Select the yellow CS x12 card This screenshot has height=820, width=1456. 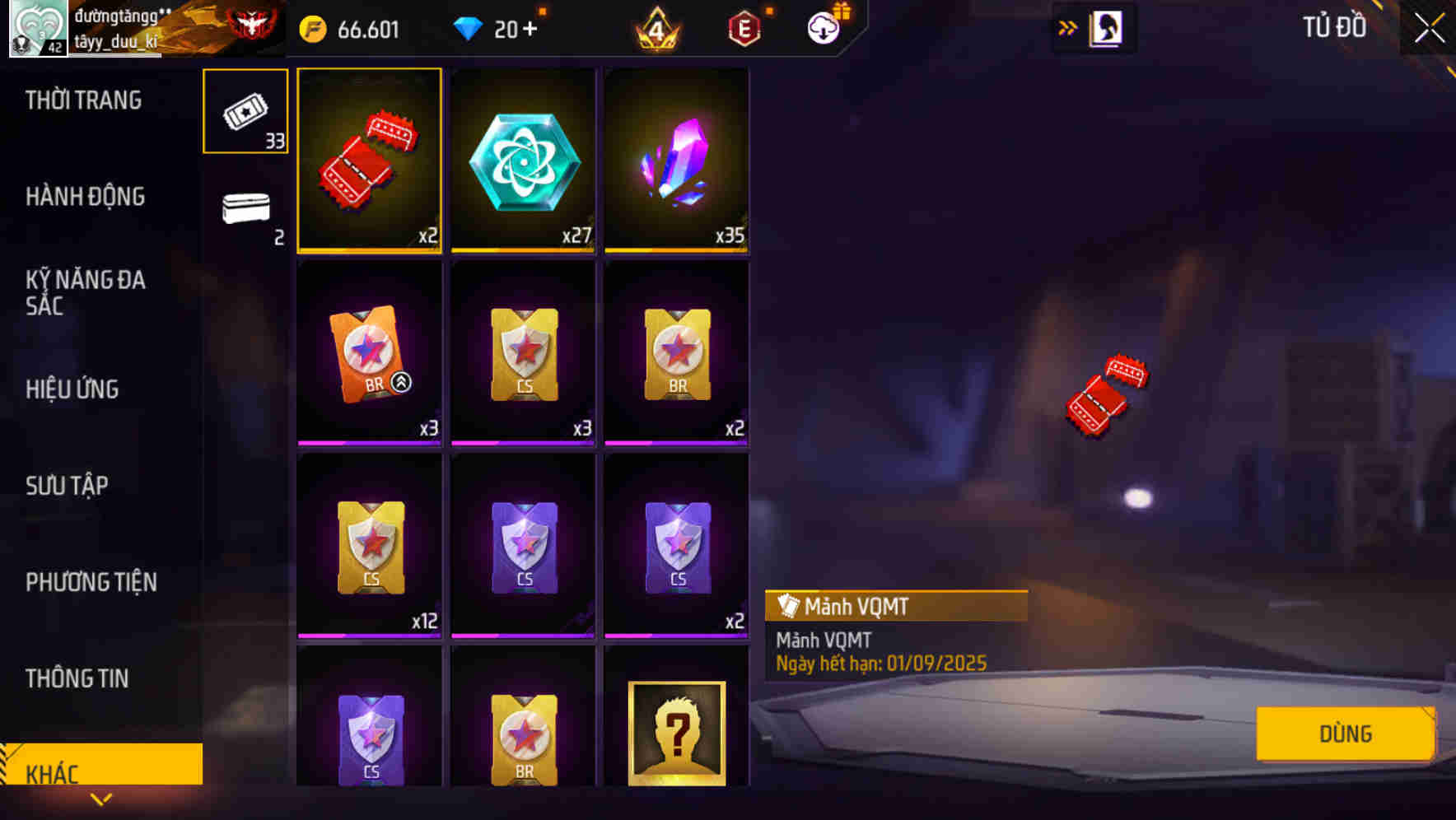point(369,542)
